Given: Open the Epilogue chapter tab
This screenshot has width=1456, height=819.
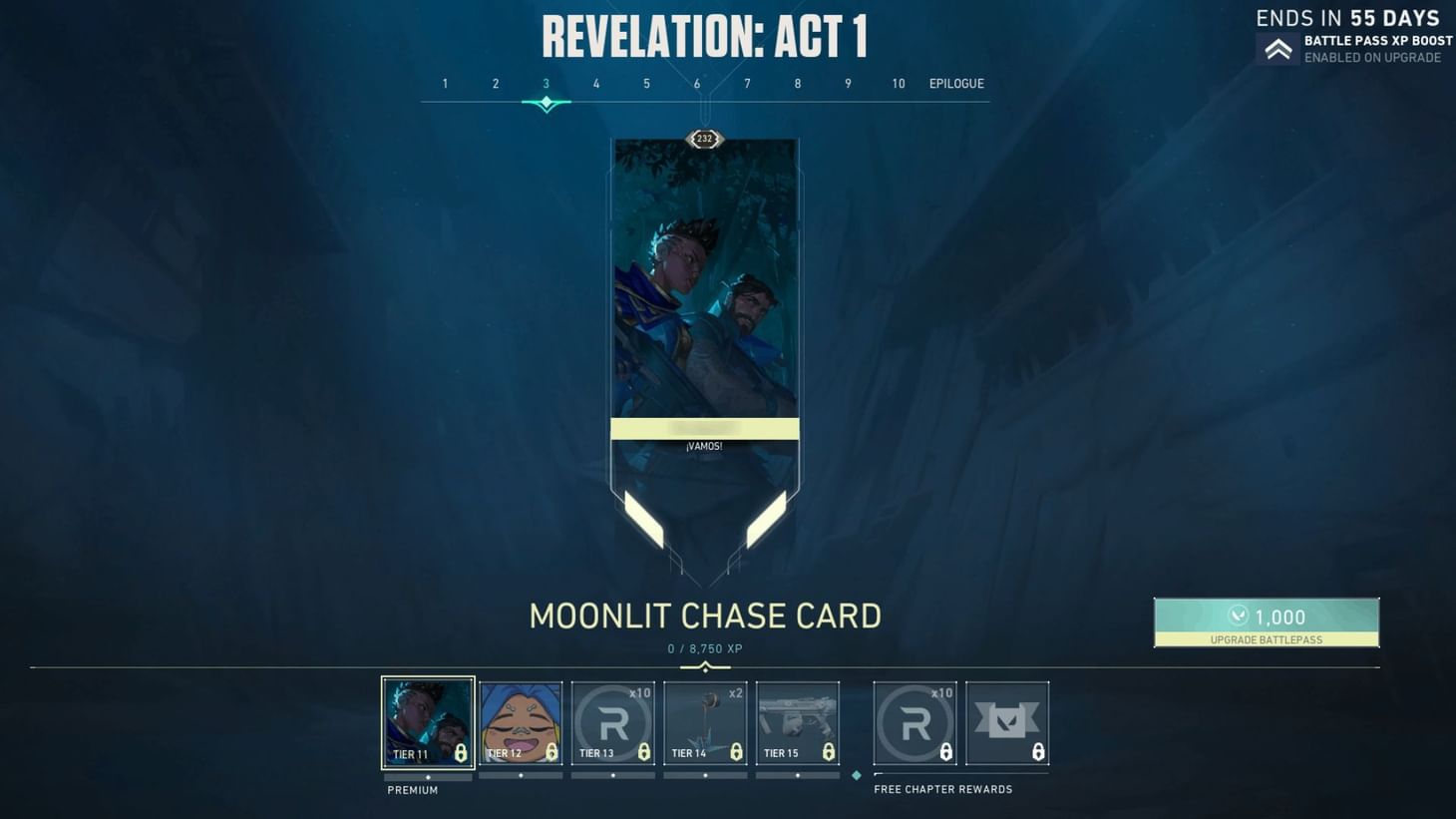Looking at the screenshot, I should (x=955, y=84).
